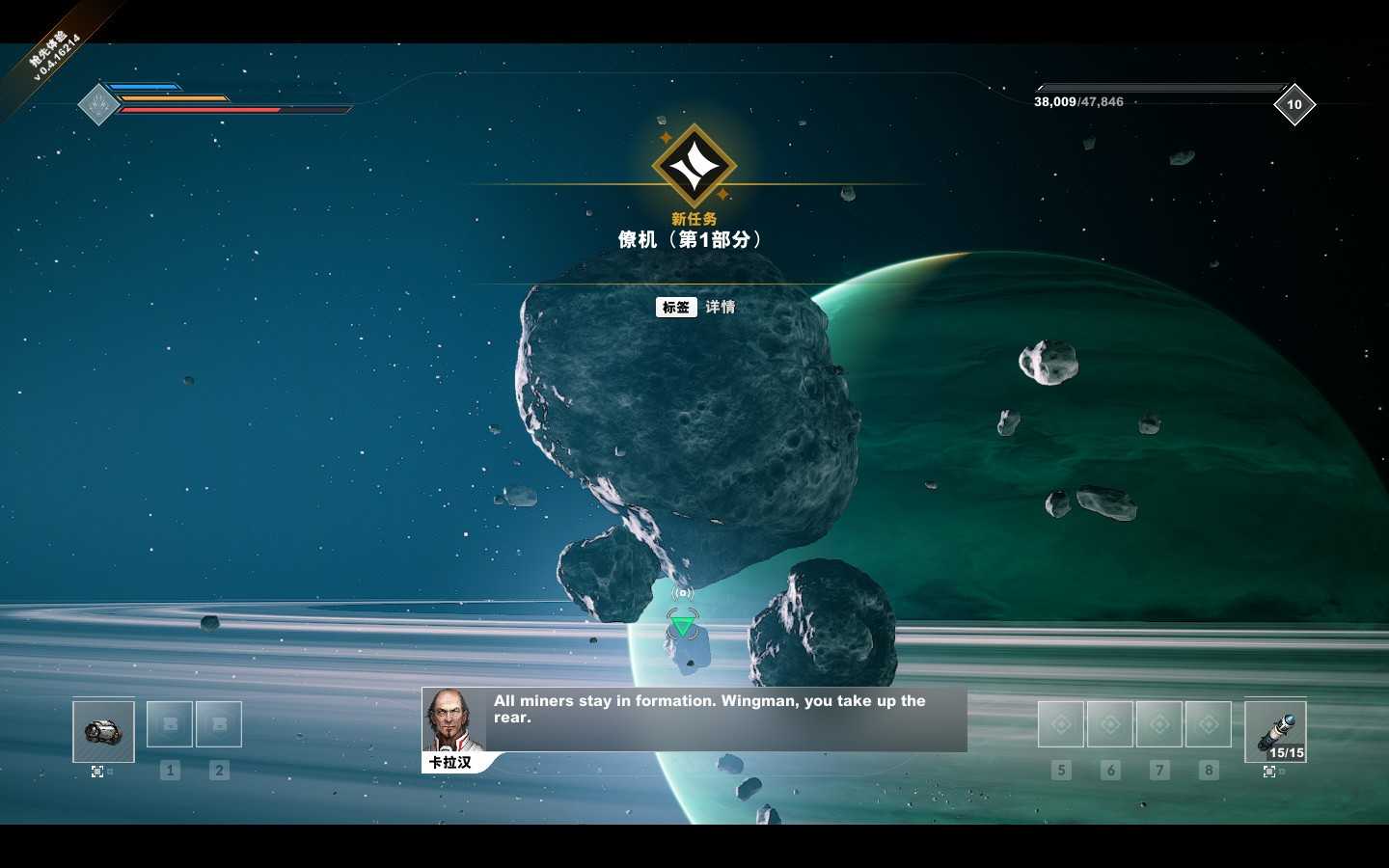Click the 卡拉汉 speaker portrait
The width and height of the screenshot is (1389, 868).
tap(451, 720)
